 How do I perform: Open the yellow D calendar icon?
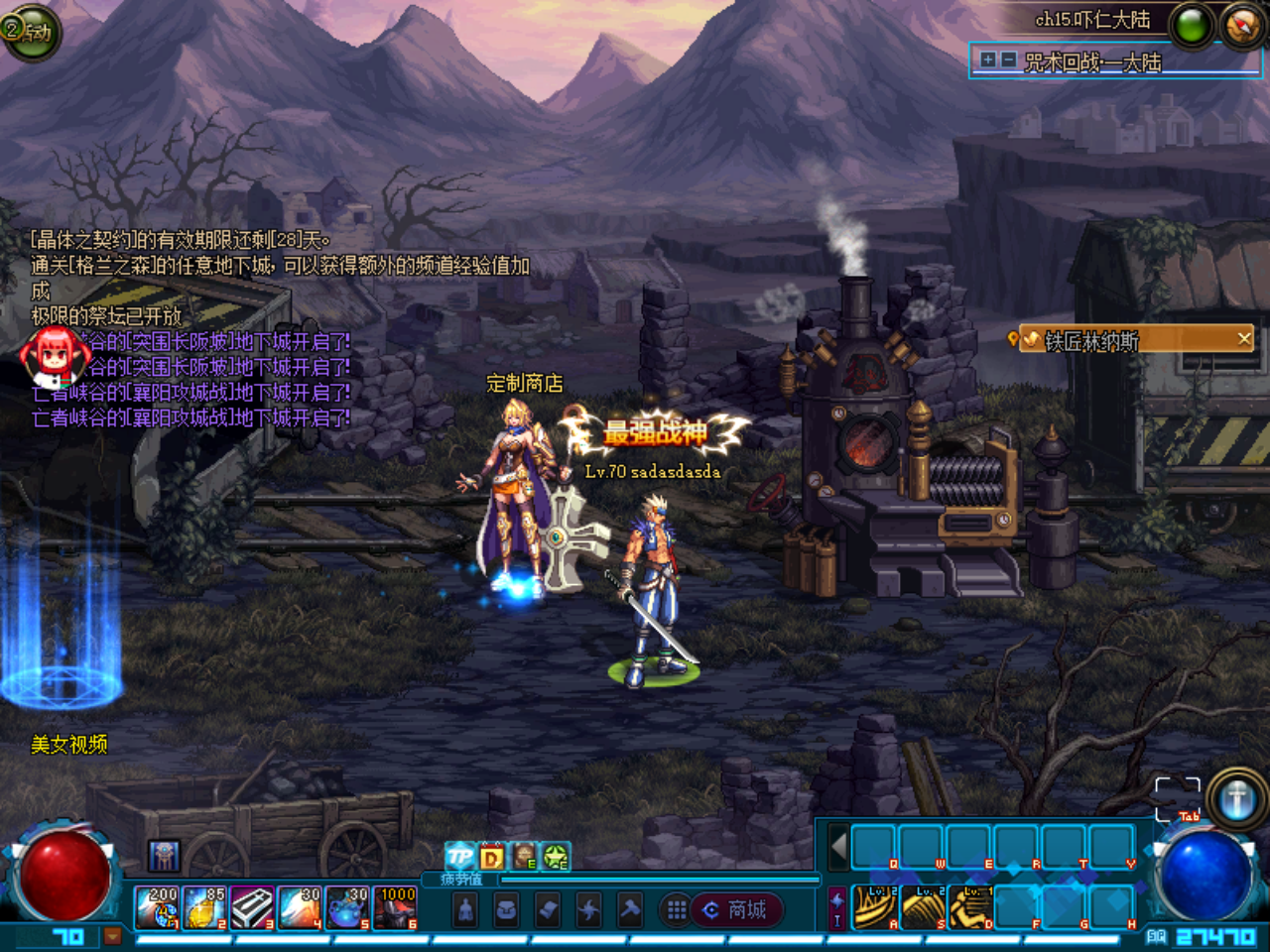click(492, 857)
